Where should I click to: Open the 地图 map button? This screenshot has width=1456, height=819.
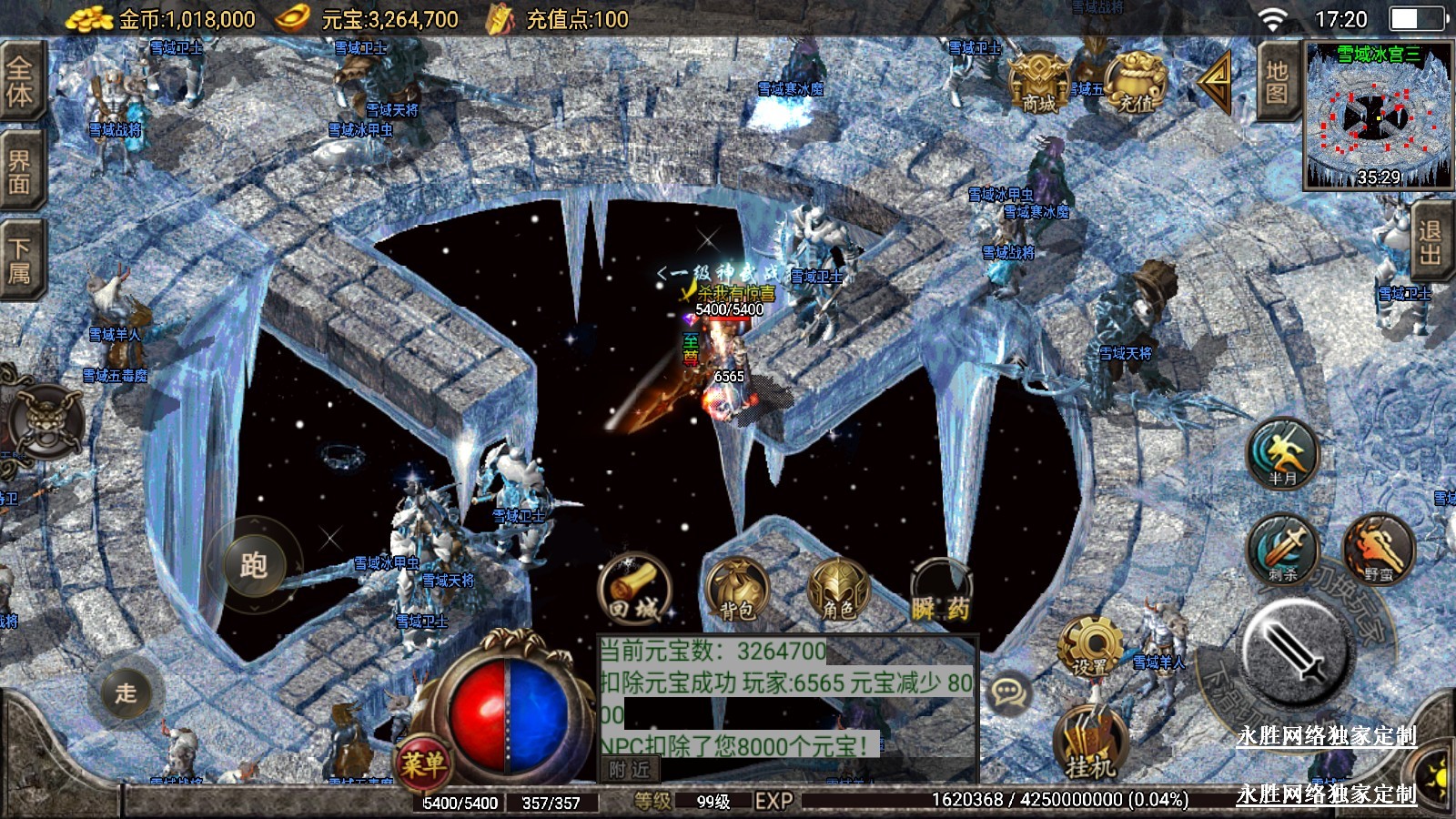click(x=1278, y=82)
